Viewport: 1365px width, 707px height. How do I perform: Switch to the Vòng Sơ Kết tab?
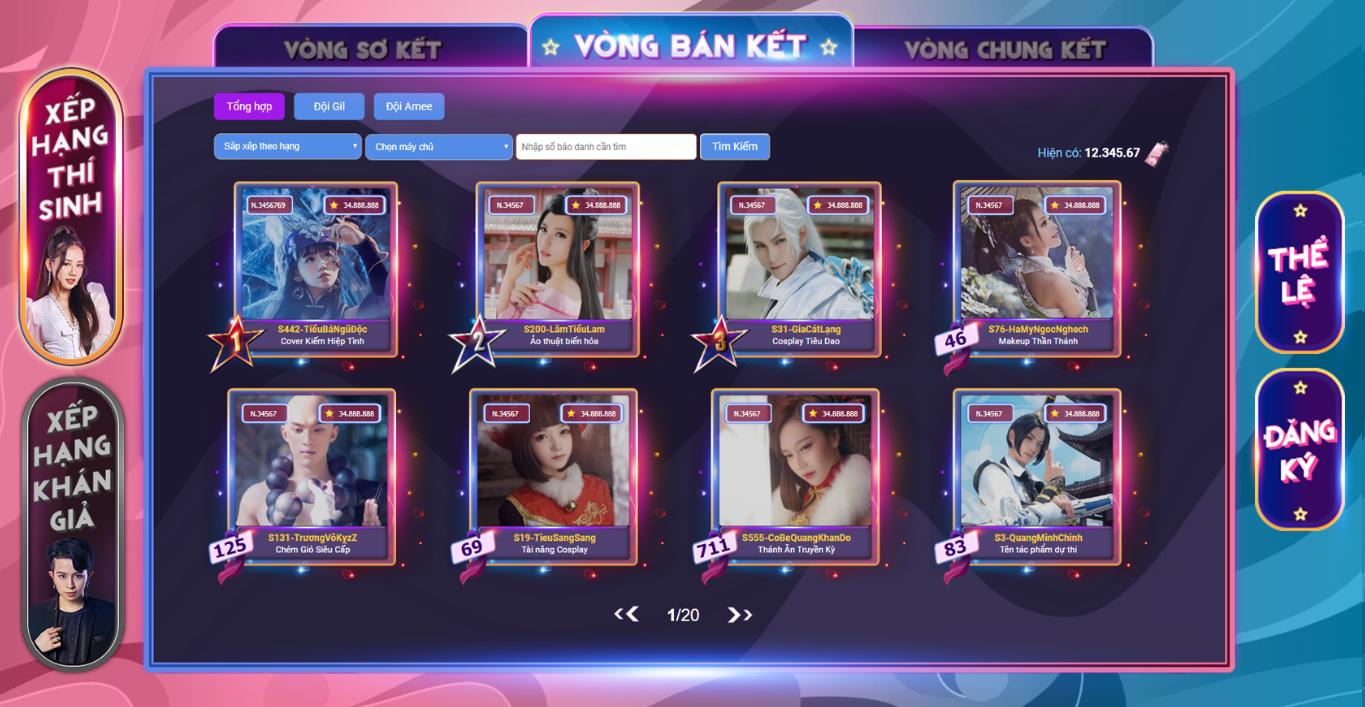coord(362,49)
